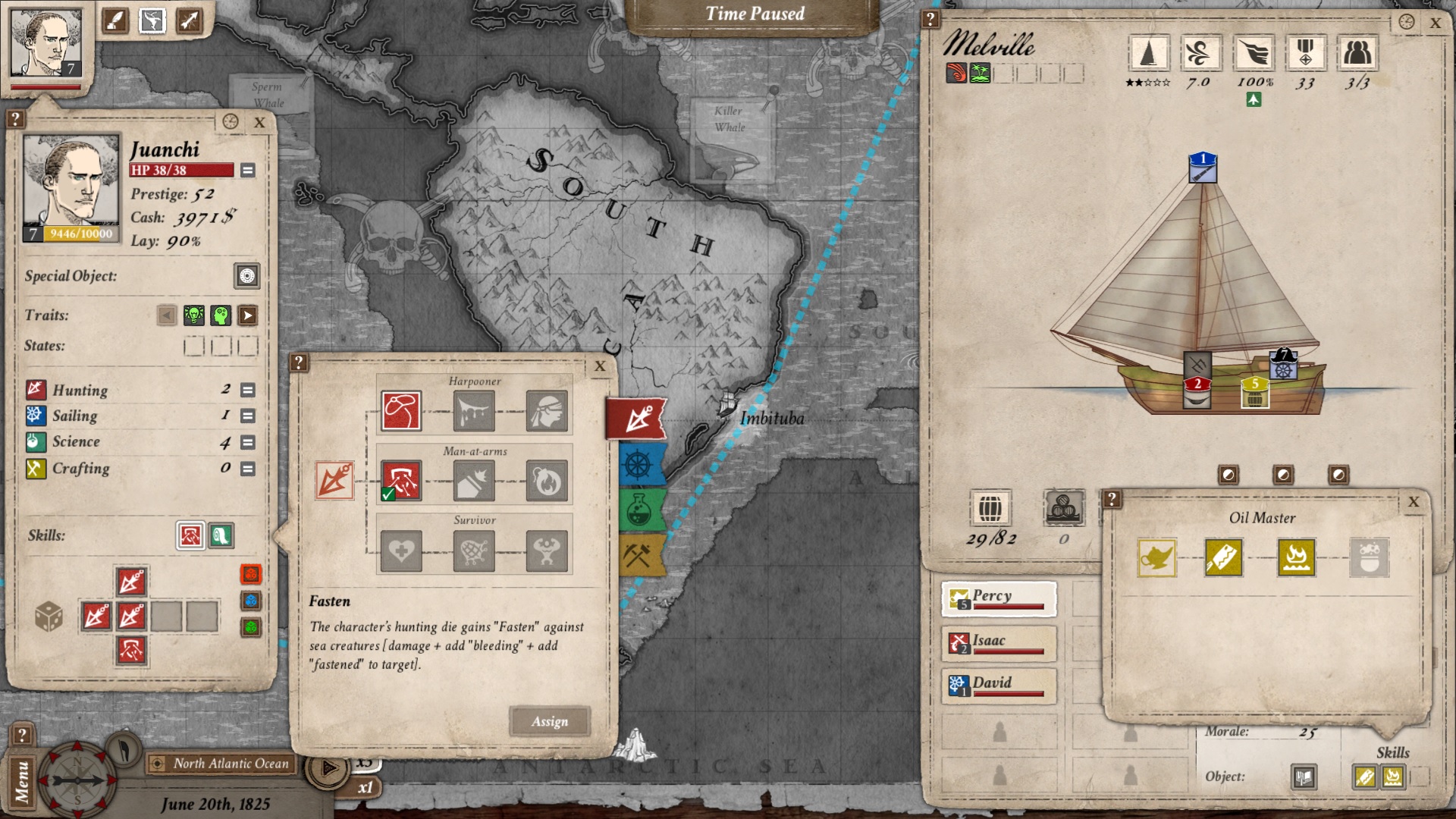Select crew member Percy
The width and height of the screenshot is (1456, 819).
(x=999, y=598)
